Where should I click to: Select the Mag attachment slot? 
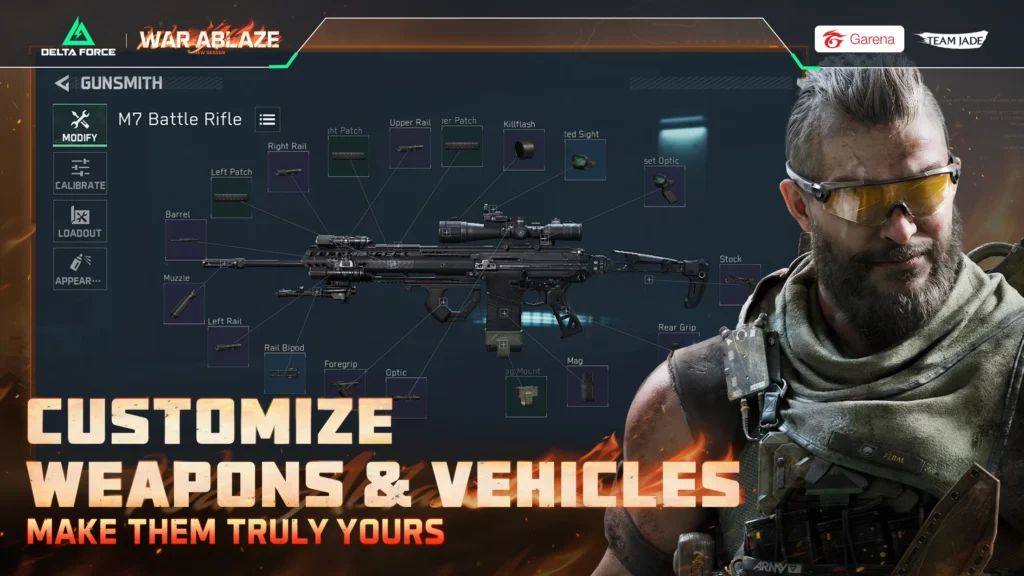pos(587,386)
